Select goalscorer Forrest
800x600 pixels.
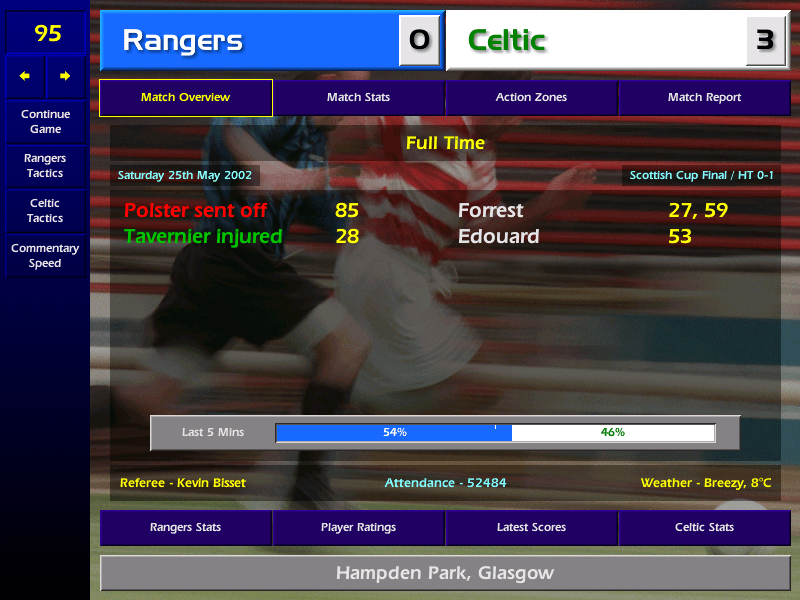tap(490, 211)
